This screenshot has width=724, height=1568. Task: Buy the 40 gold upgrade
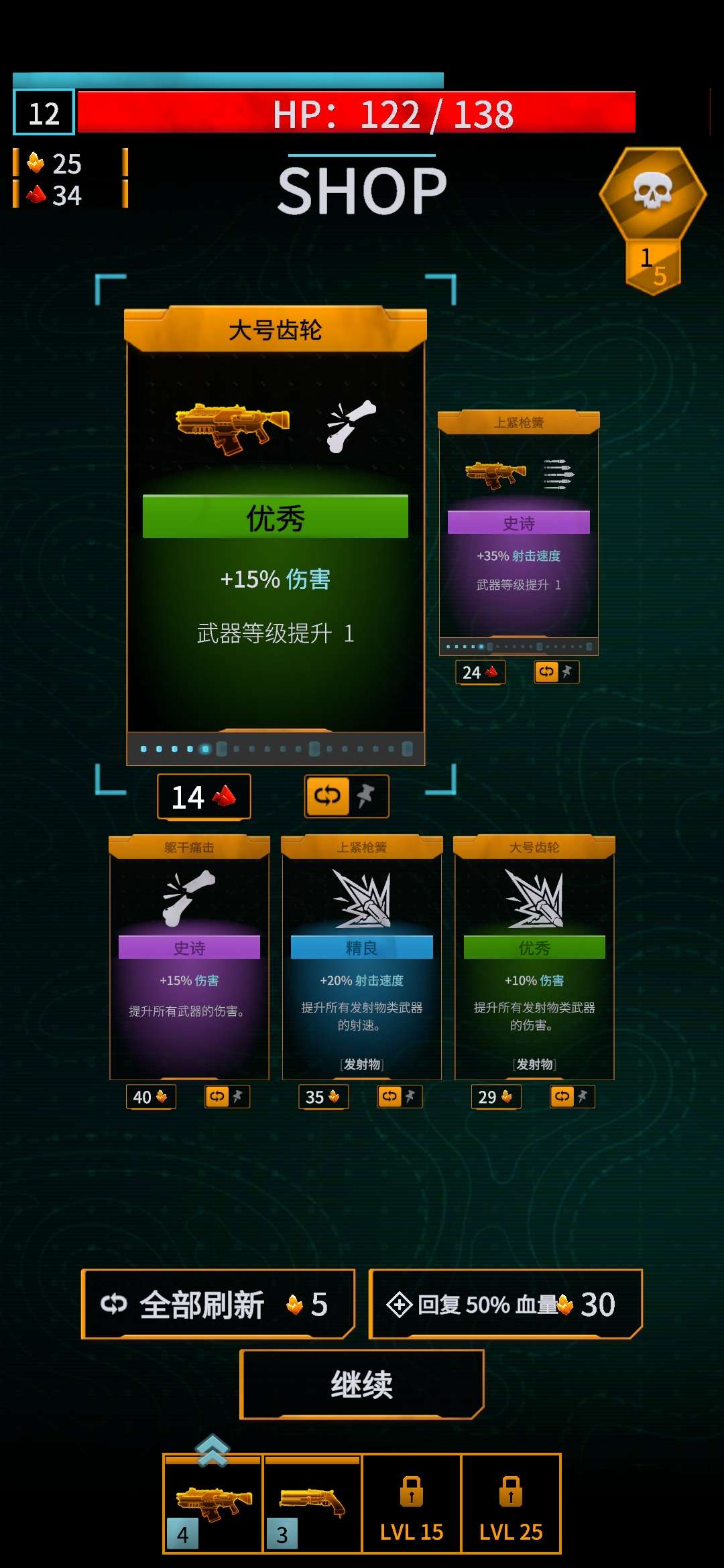pyautogui.click(x=151, y=1097)
